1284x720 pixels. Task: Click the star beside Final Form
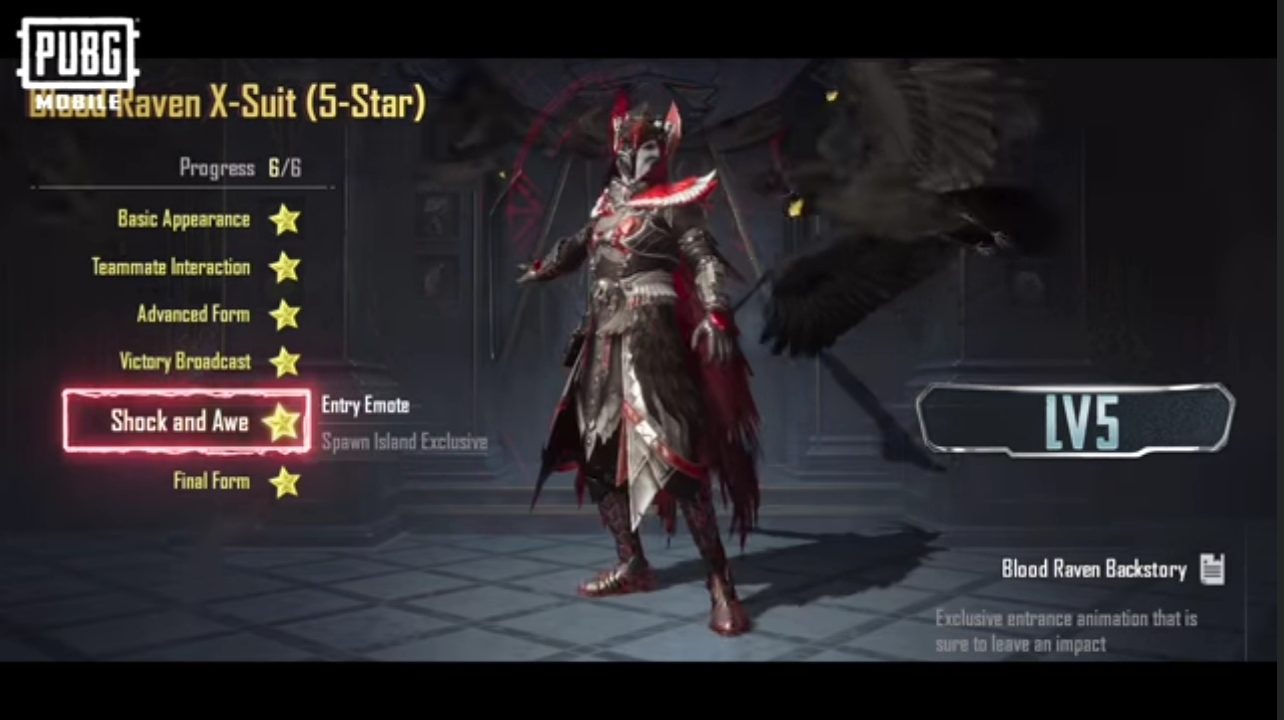[286, 481]
